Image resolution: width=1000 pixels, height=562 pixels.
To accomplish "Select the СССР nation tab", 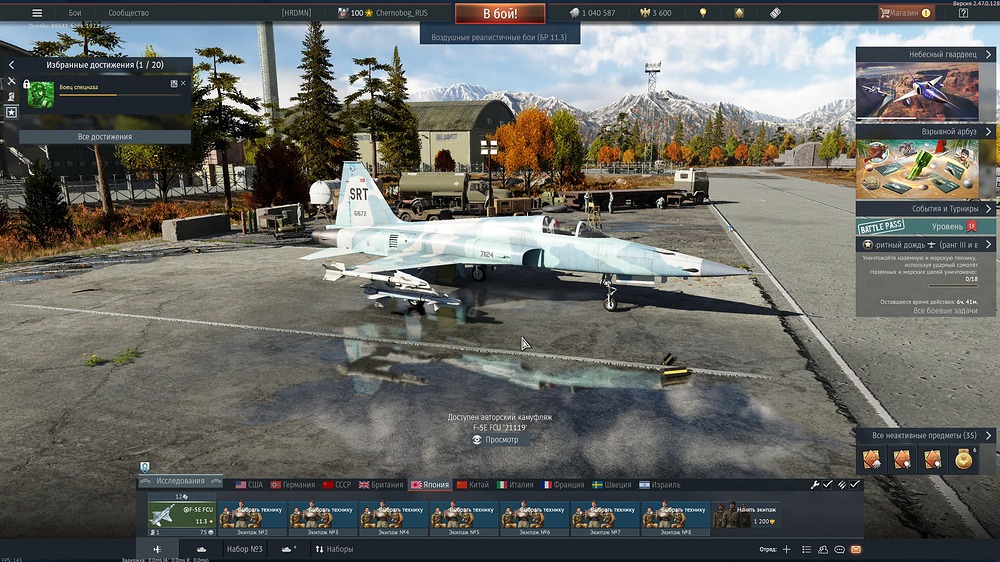I will pyautogui.click(x=337, y=485).
